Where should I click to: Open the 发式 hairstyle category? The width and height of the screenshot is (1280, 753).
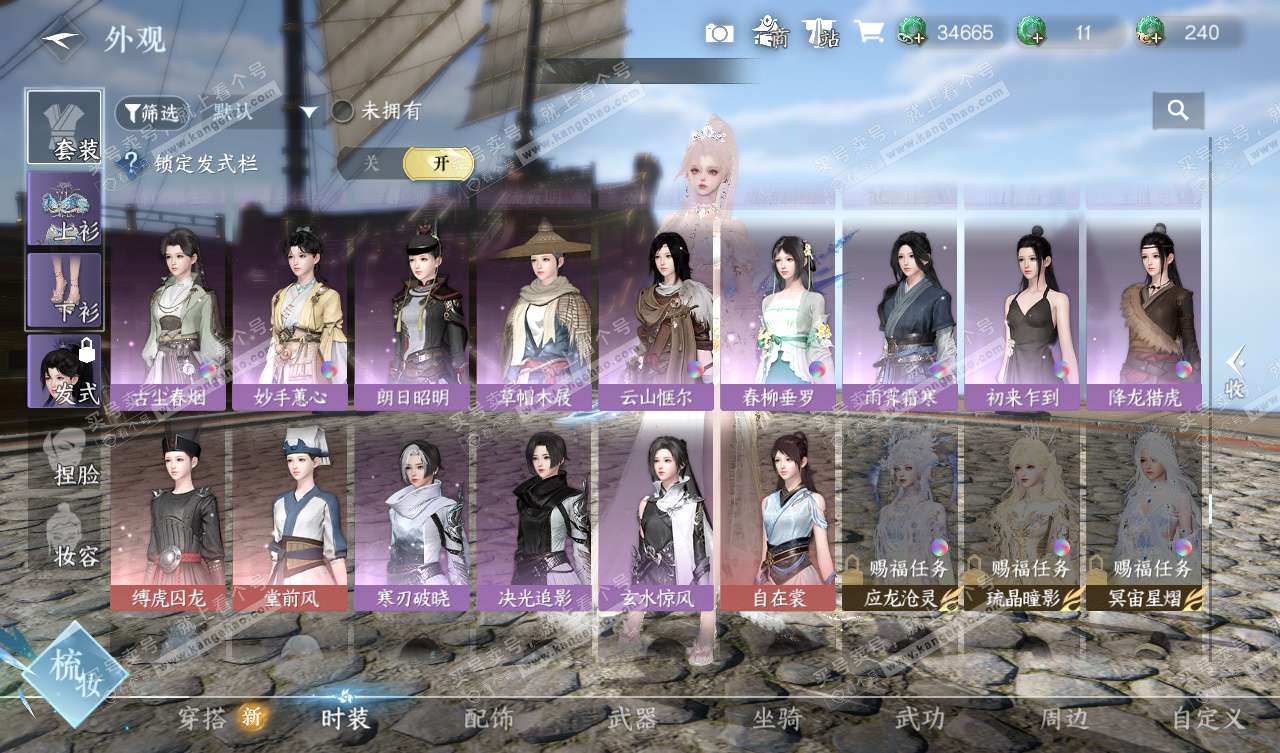click(64, 371)
